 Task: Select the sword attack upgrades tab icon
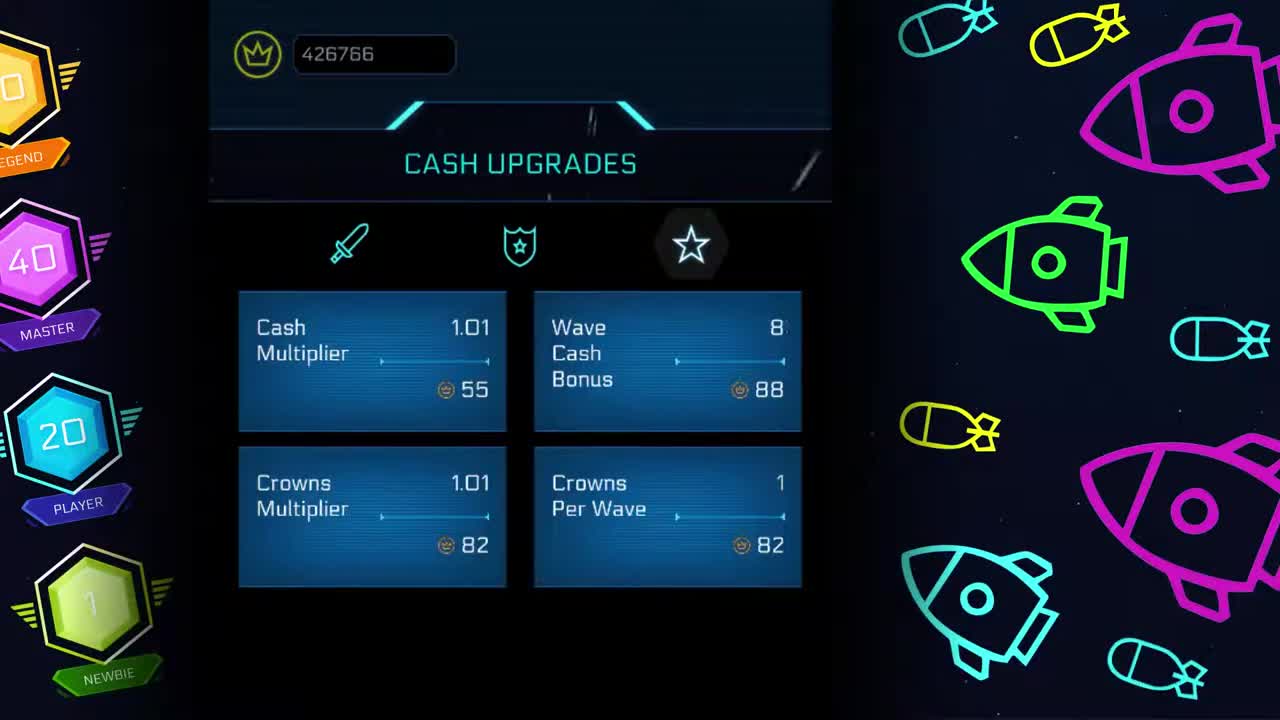pyautogui.click(x=348, y=243)
